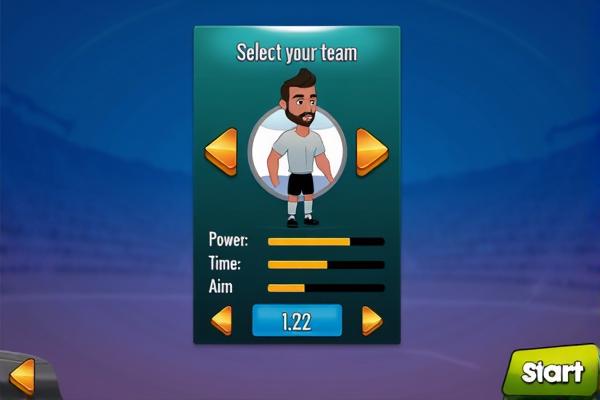Switch to the next team character
600x400 pixels.
tap(372, 152)
